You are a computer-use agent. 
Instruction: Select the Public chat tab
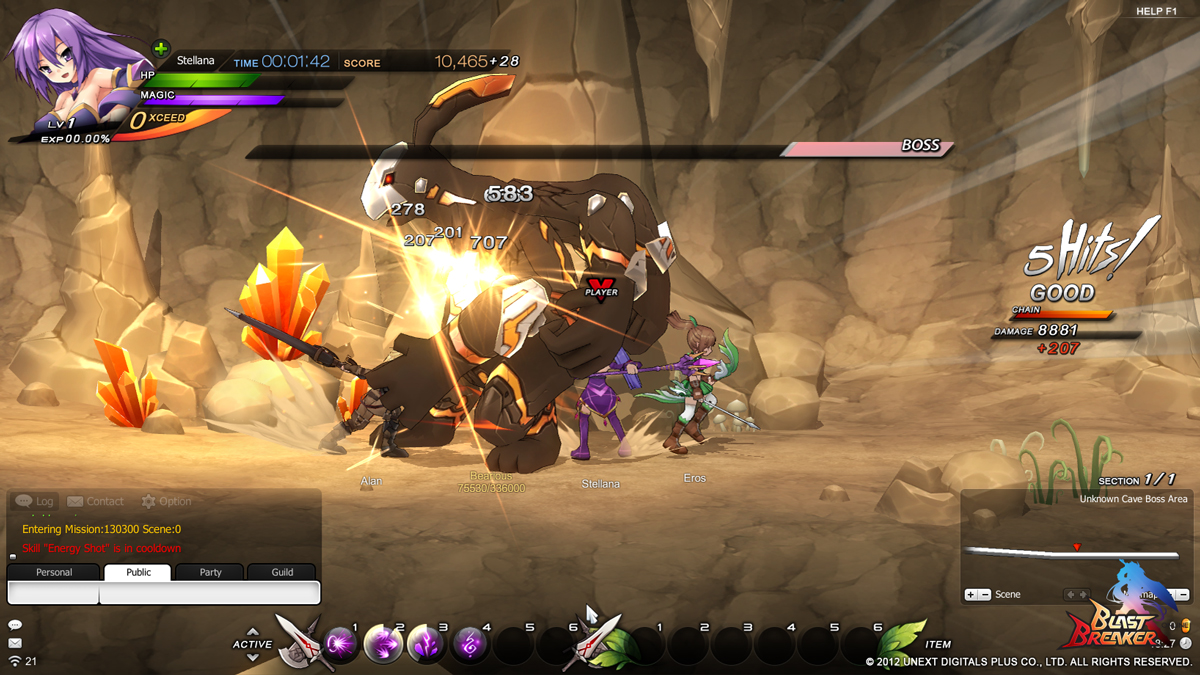(x=138, y=572)
